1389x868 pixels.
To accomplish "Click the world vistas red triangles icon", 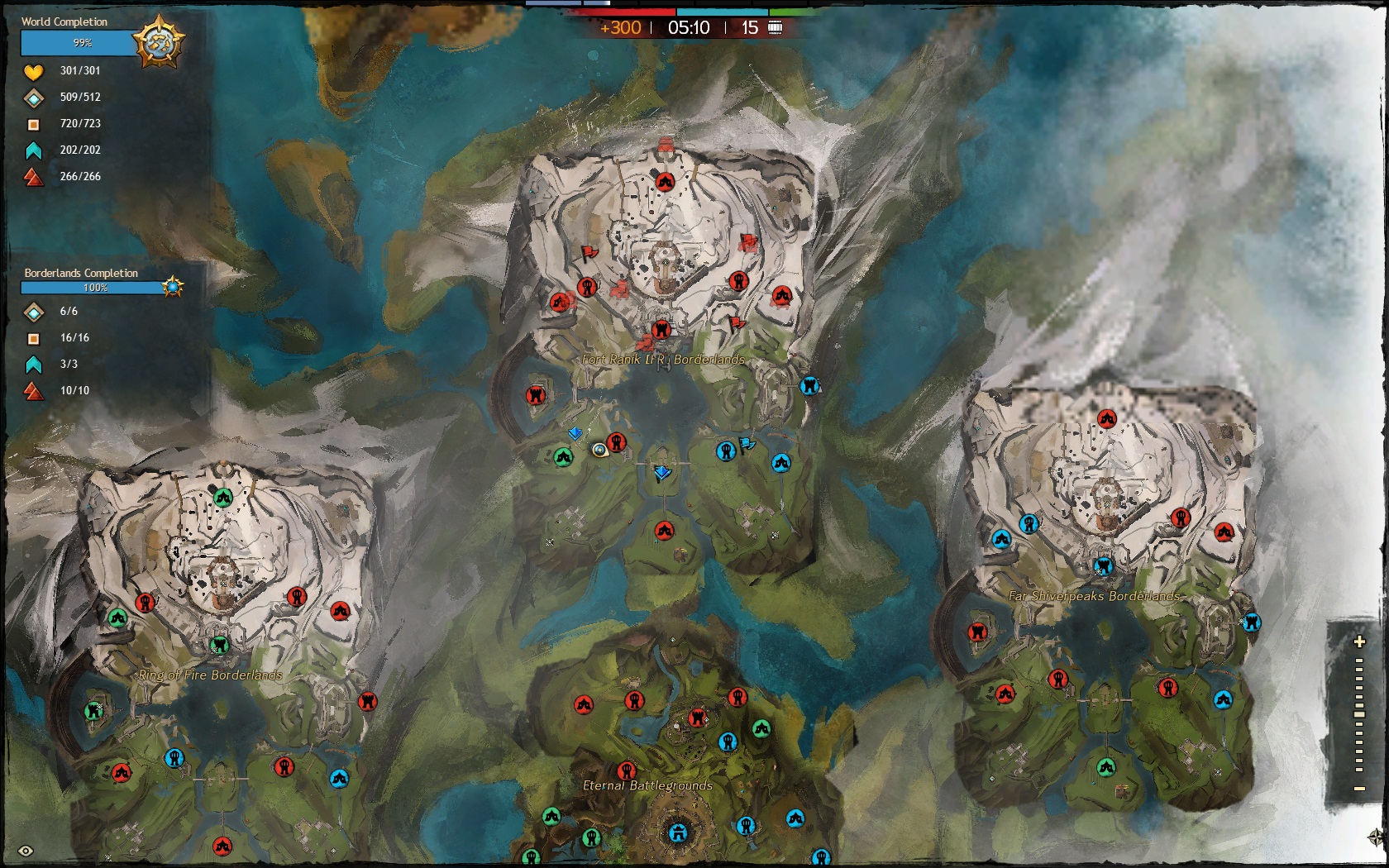I will click(33, 177).
